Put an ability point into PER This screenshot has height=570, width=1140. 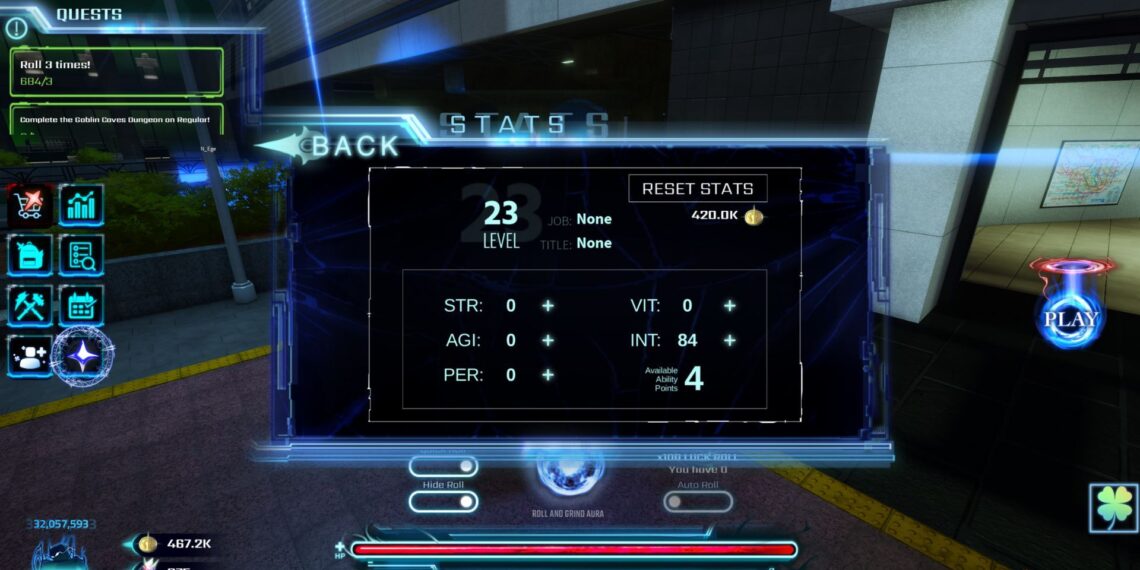[548, 375]
